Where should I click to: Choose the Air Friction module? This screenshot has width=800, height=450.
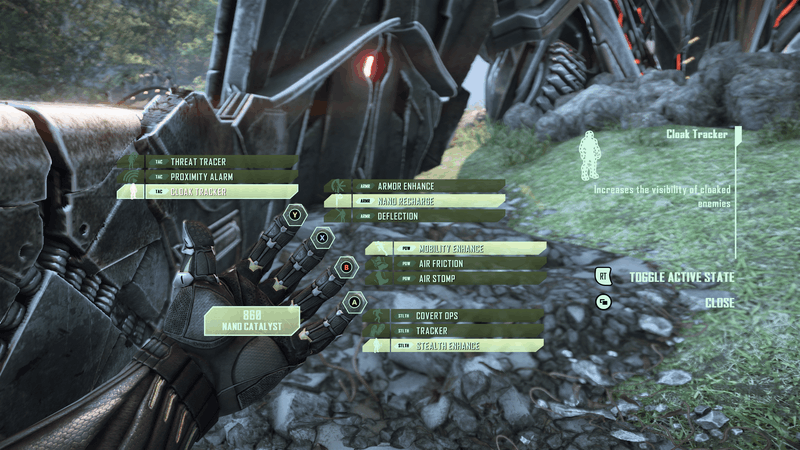pyautogui.click(x=455, y=263)
